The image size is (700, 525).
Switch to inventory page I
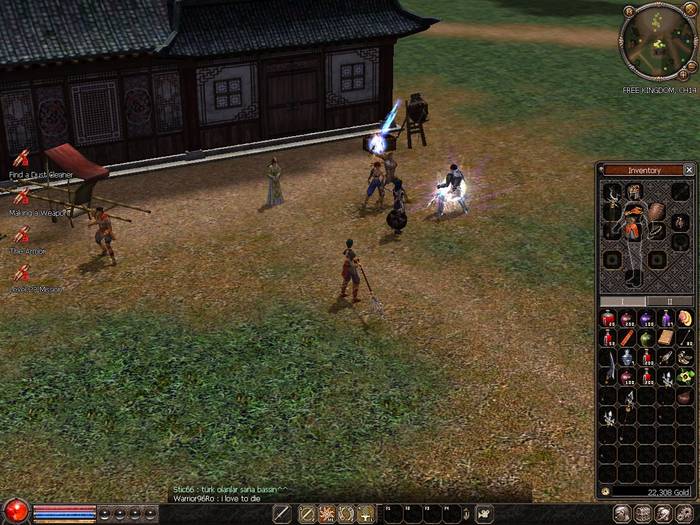621,300
